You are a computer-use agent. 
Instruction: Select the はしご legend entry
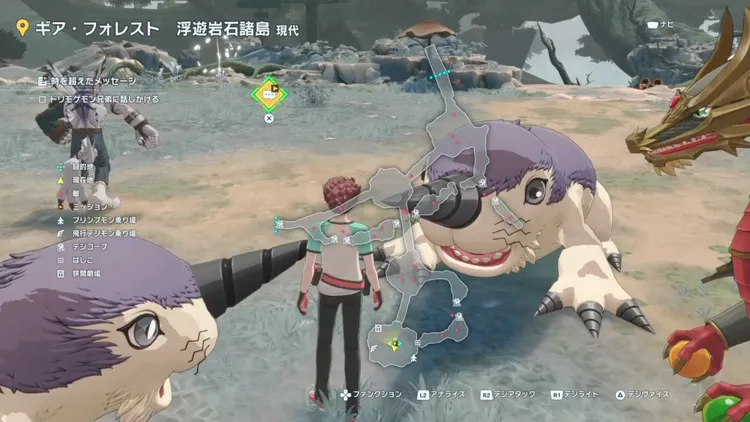[80, 258]
